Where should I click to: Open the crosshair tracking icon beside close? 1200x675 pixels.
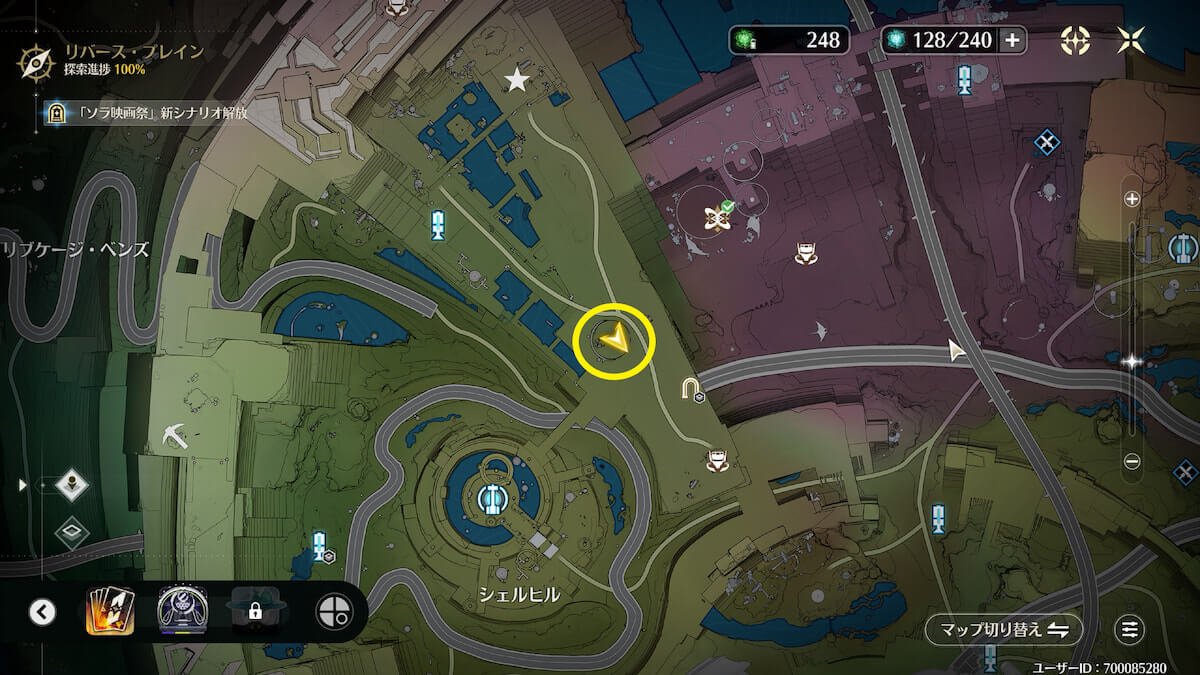pos(1076,40)
